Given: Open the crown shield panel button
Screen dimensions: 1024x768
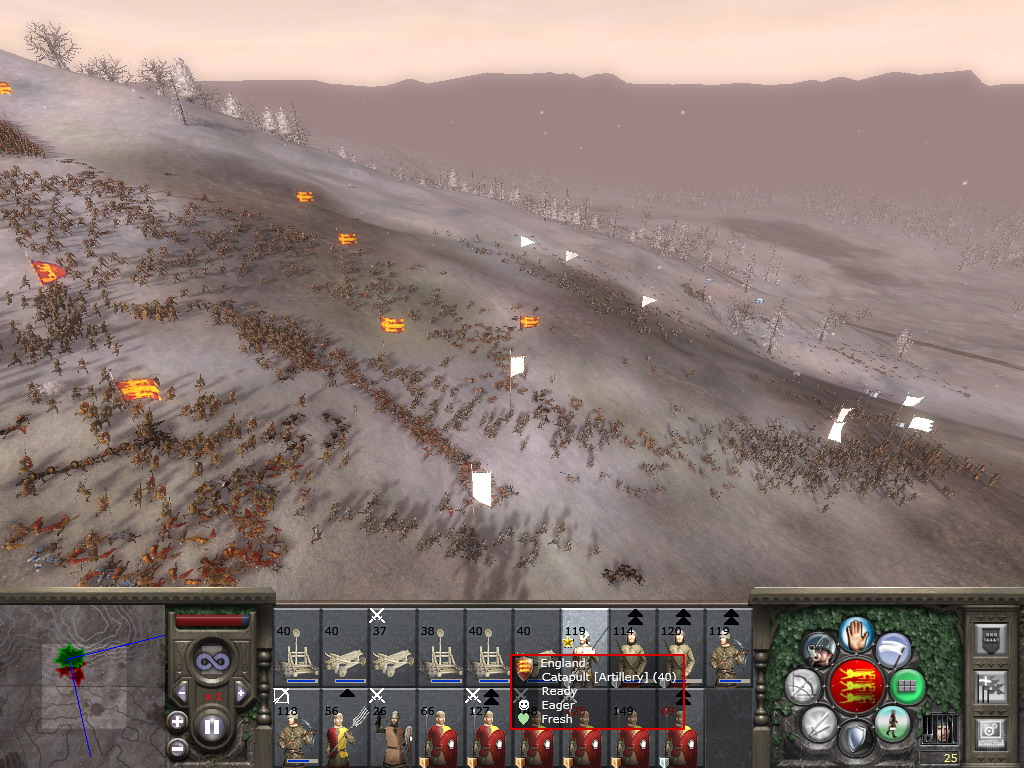Looking at the screenshot, I should click(989, 639).
